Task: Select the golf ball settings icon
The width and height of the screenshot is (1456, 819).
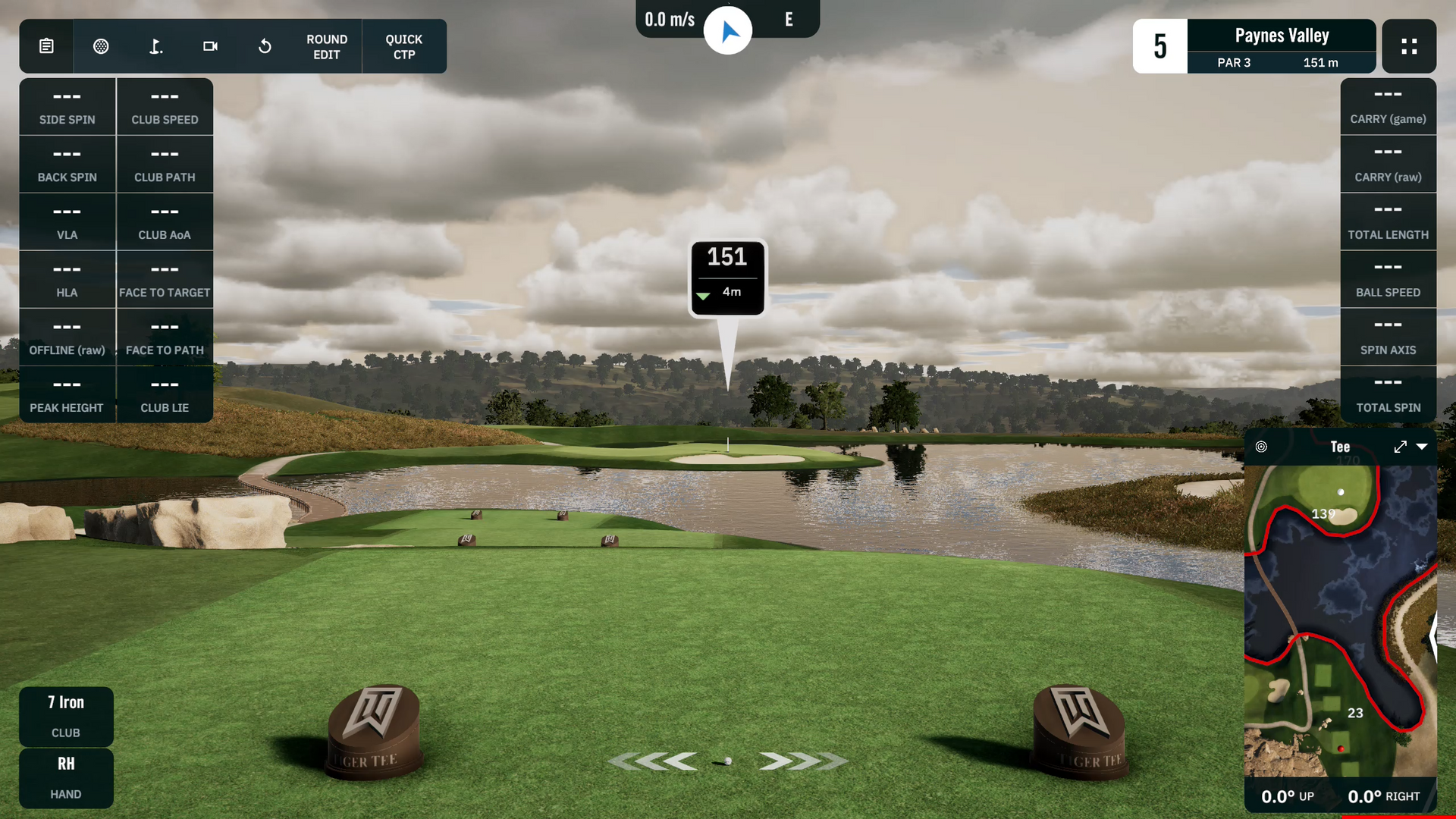Action: coord(101,46)
